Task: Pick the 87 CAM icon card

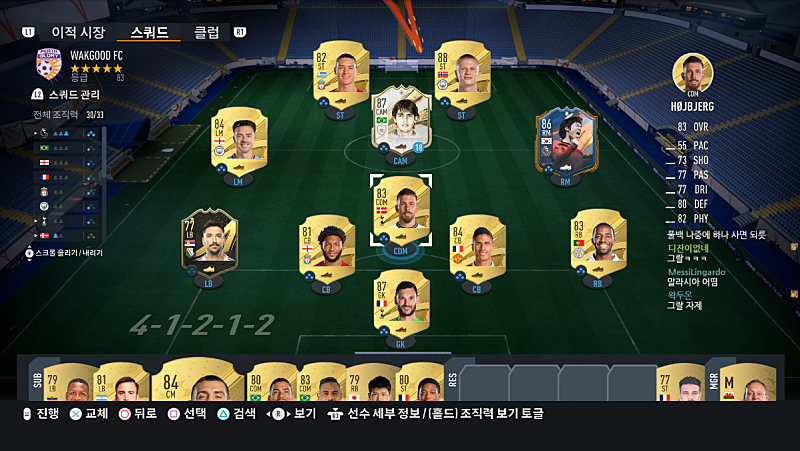Action: [399, 122]
